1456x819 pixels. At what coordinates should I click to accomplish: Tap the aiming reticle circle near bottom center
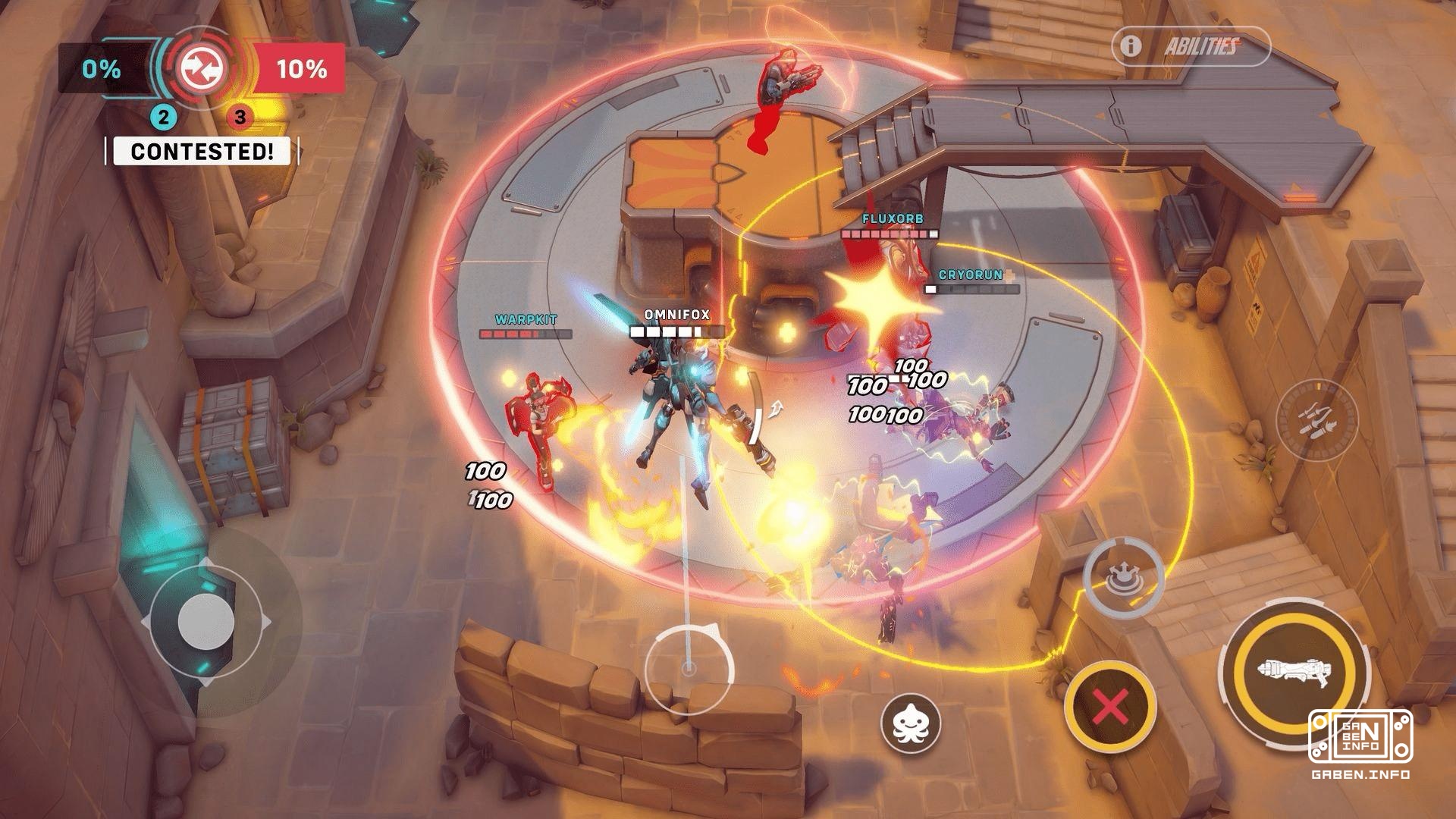click(x=689, y=667)
